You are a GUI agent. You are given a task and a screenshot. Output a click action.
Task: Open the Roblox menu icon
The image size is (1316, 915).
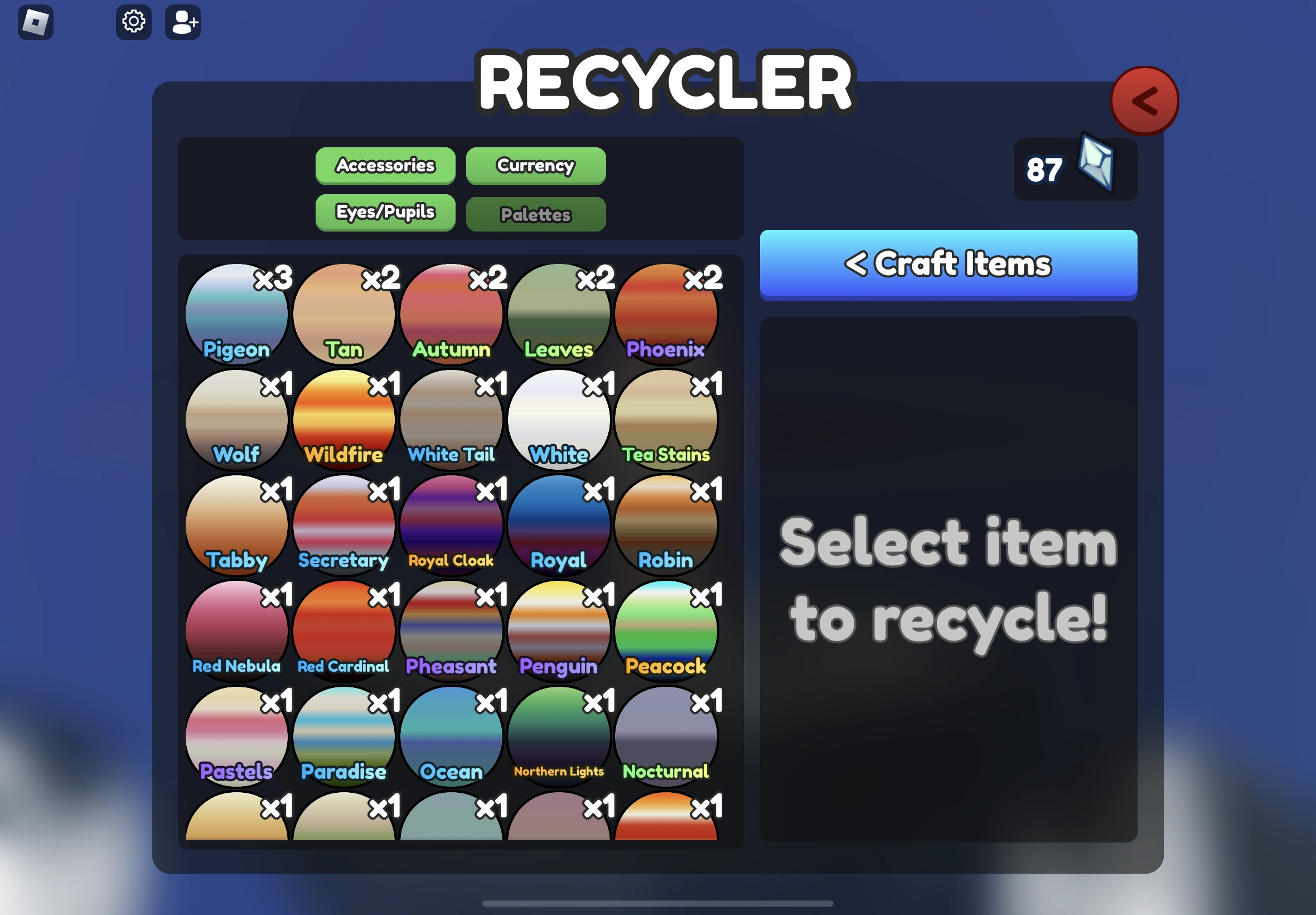(x=37, y=22)
